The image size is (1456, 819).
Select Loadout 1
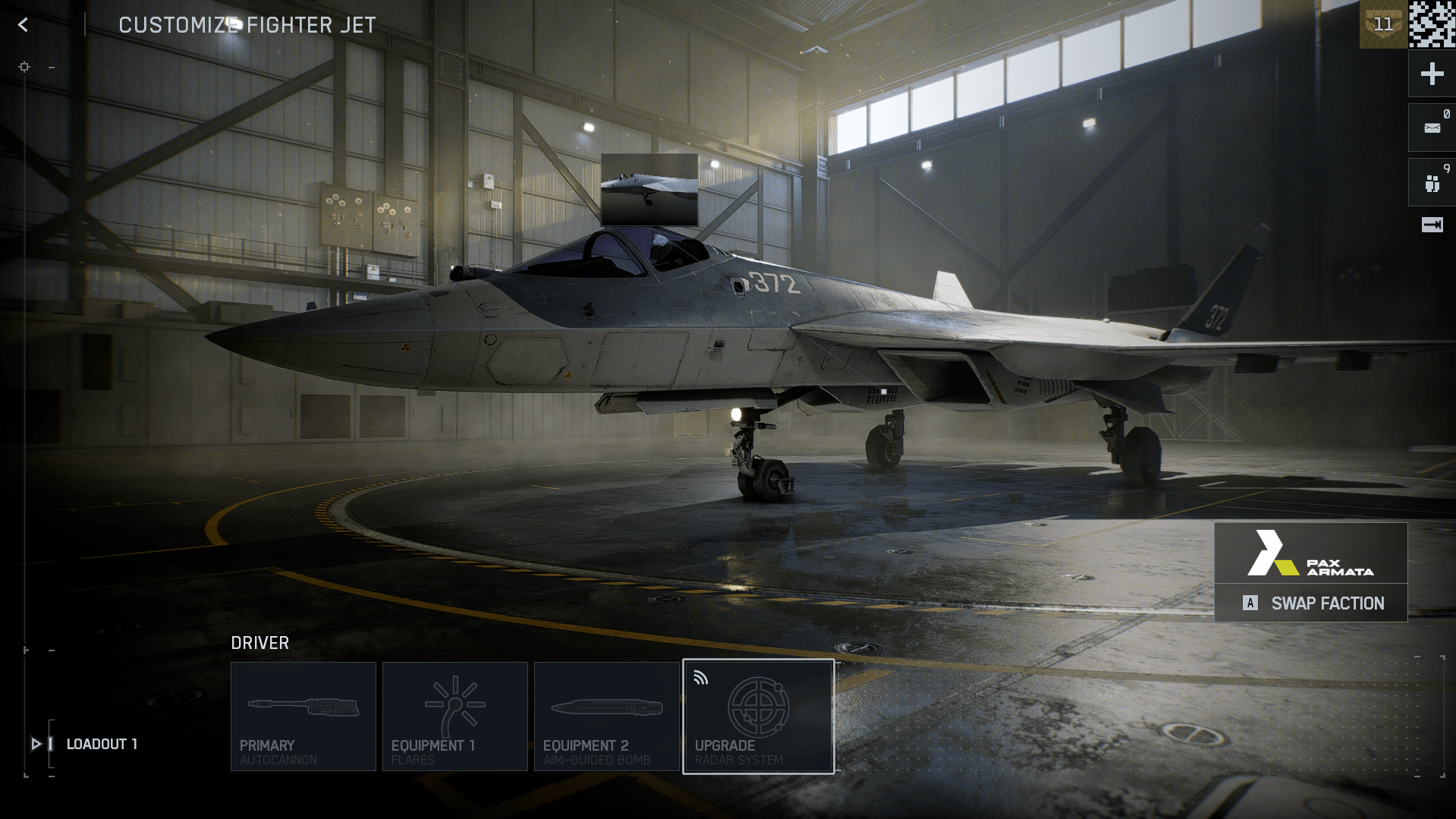101,744
